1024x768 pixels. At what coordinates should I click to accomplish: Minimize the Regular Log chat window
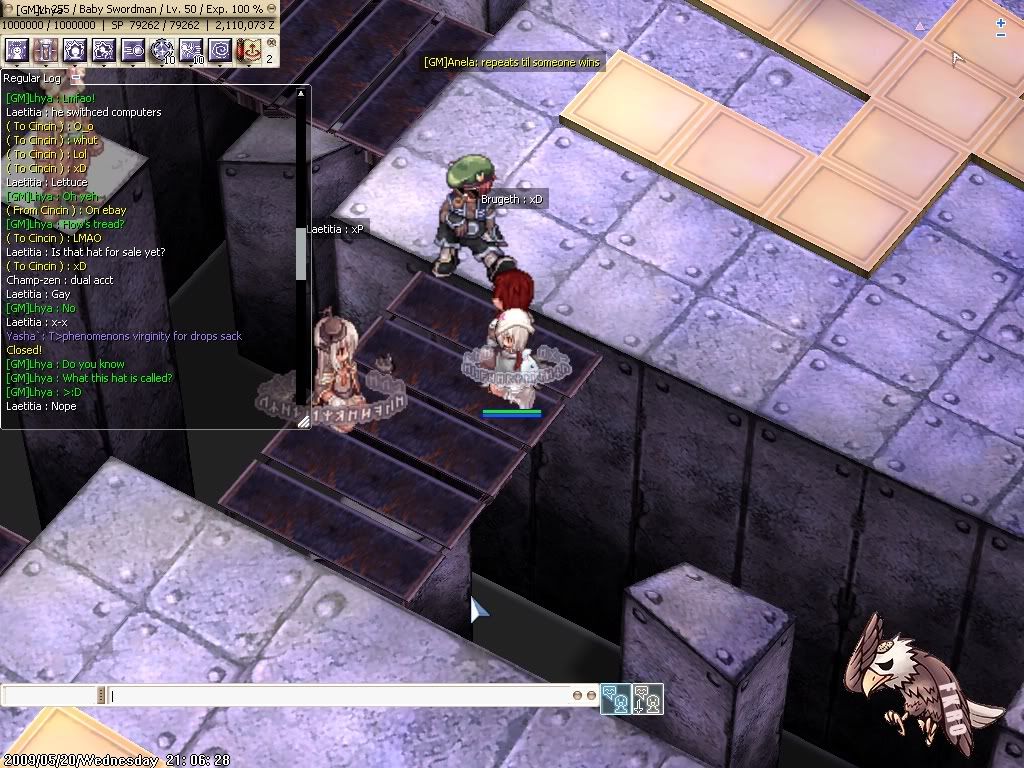[x=76, y=77]
